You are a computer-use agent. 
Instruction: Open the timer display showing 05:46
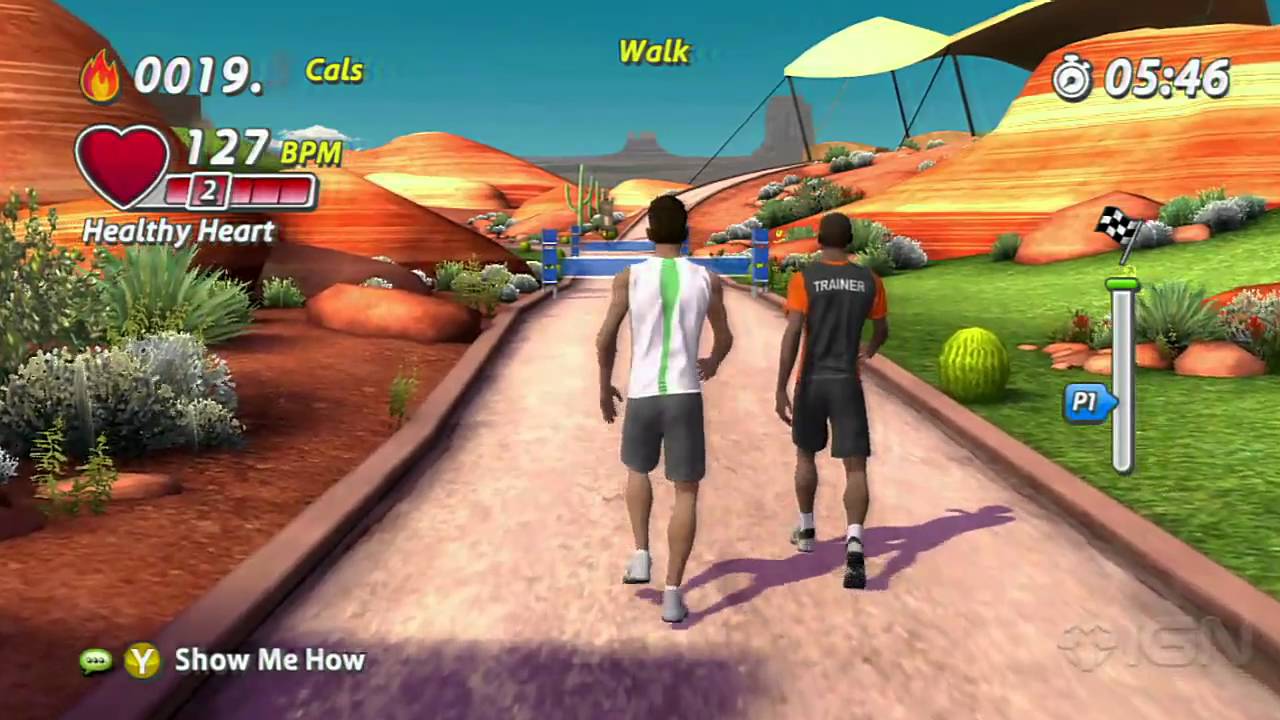click(1167, 77)
